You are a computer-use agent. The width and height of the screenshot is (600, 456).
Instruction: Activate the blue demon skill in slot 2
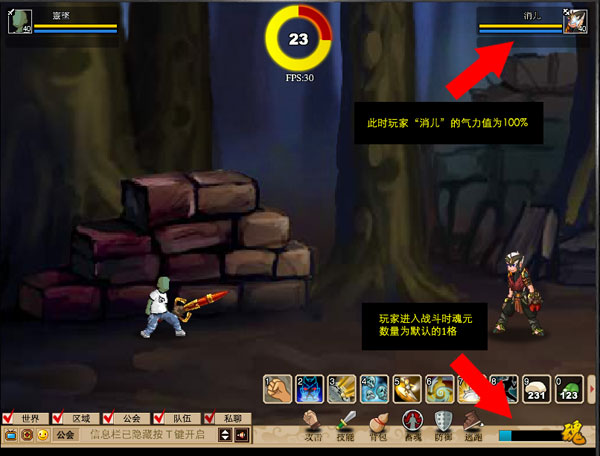coord(310,387)
